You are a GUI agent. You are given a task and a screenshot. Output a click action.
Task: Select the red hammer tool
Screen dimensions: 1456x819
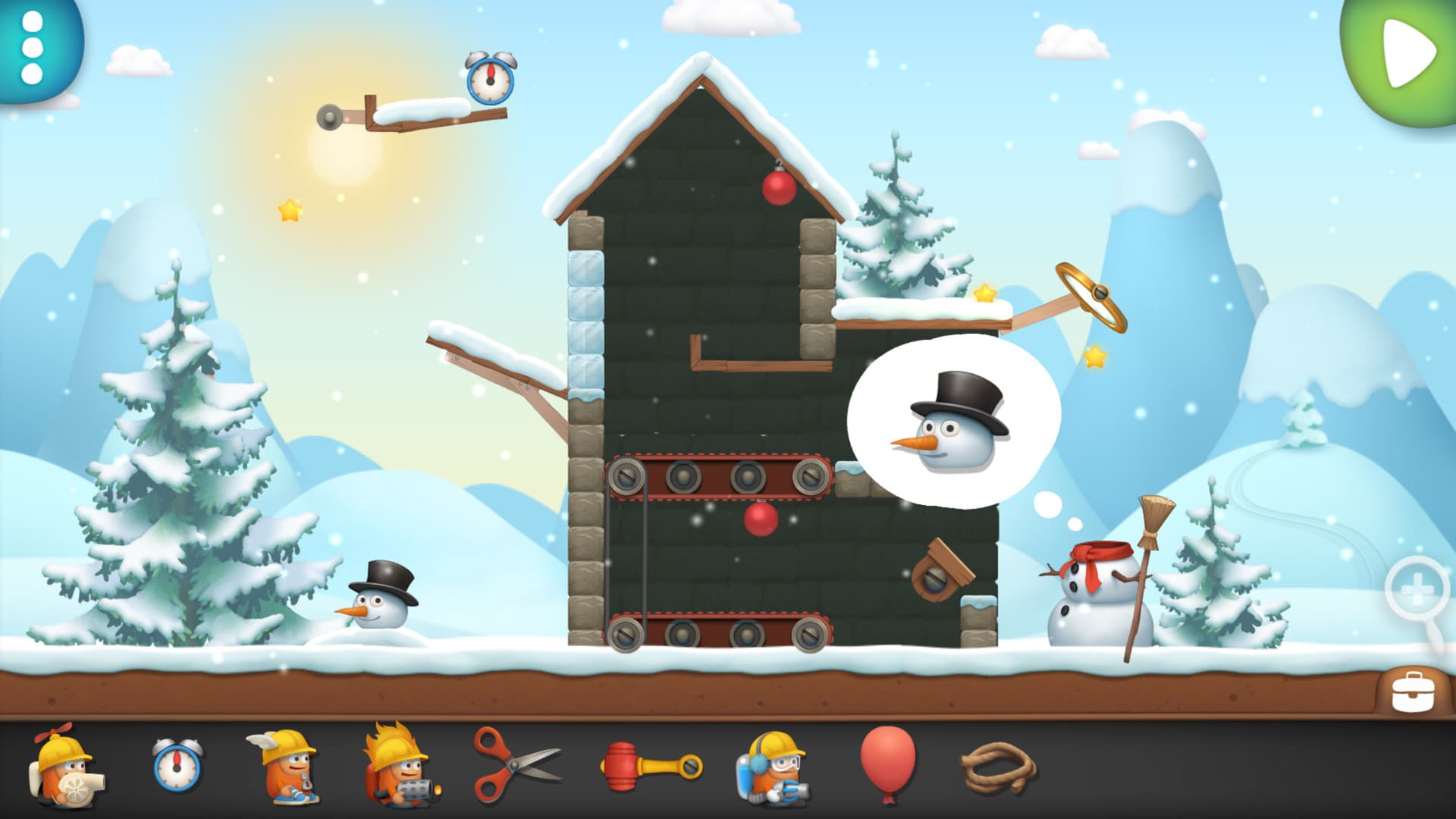click(x=650, y=766)
